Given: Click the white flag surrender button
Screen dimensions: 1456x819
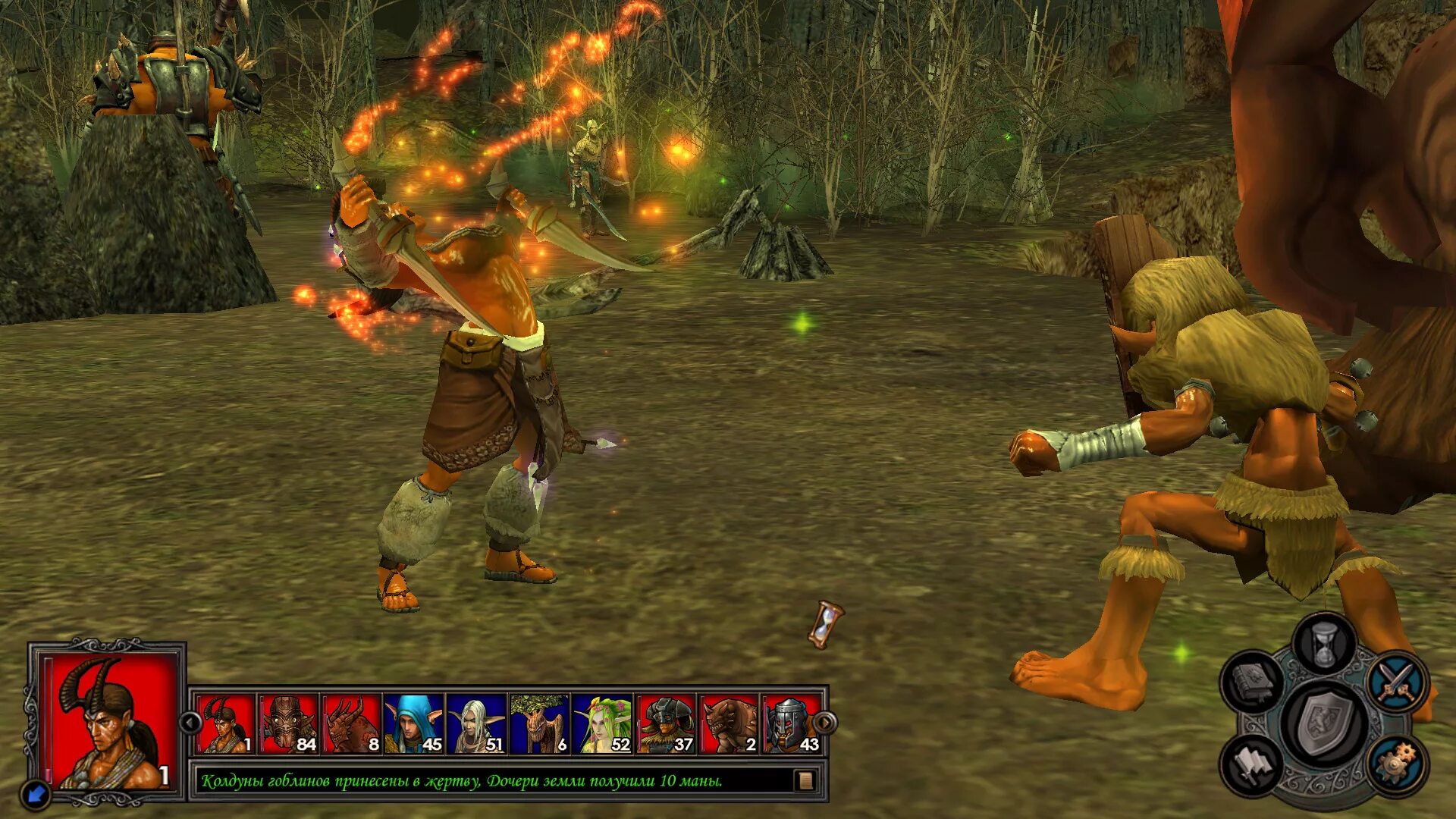Looking at the screenshot, I should point(1252,764).
